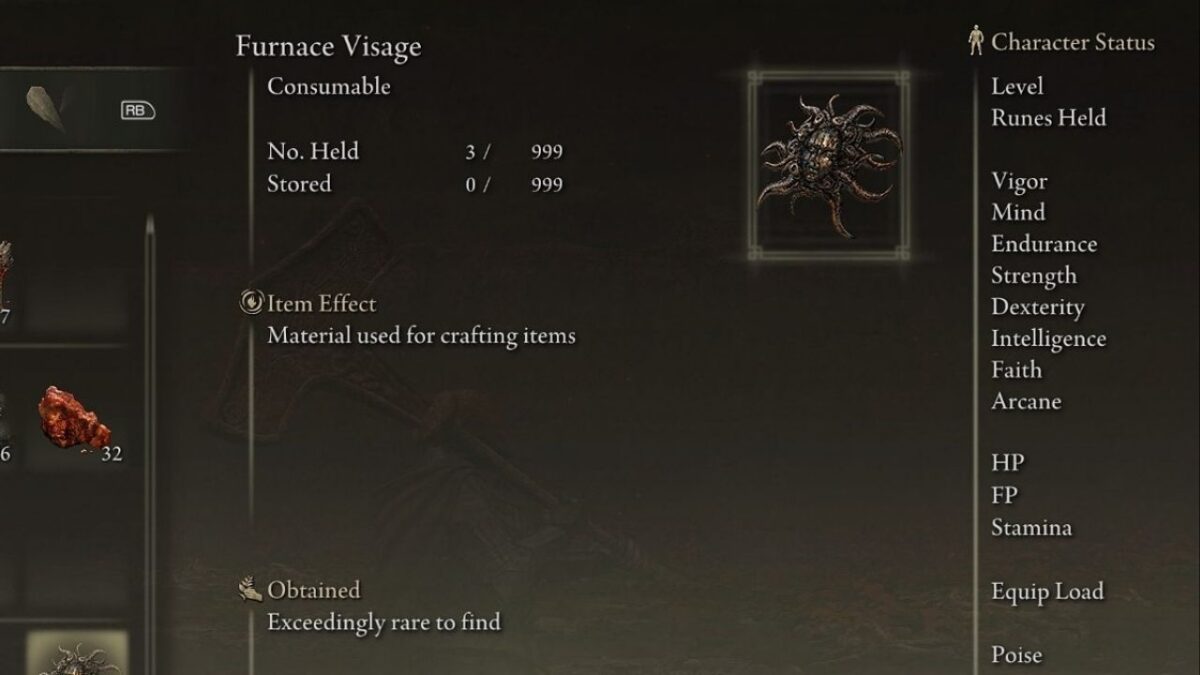Click the inventory list scrollbar
The image size is (1200, 675).
tap(150, 440)
